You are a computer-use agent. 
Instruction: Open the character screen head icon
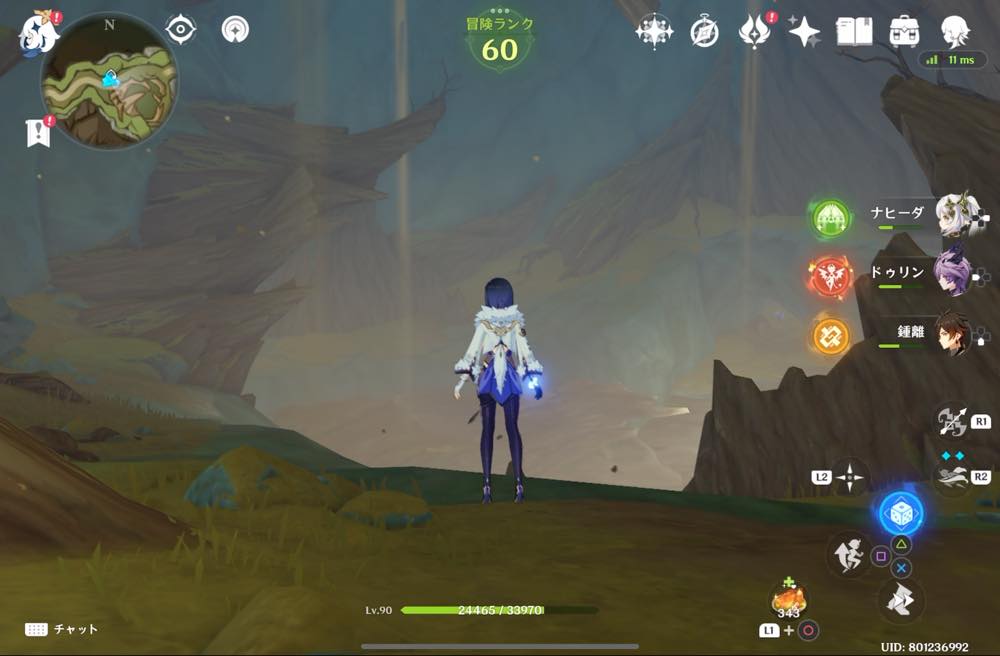pos(955,31)
